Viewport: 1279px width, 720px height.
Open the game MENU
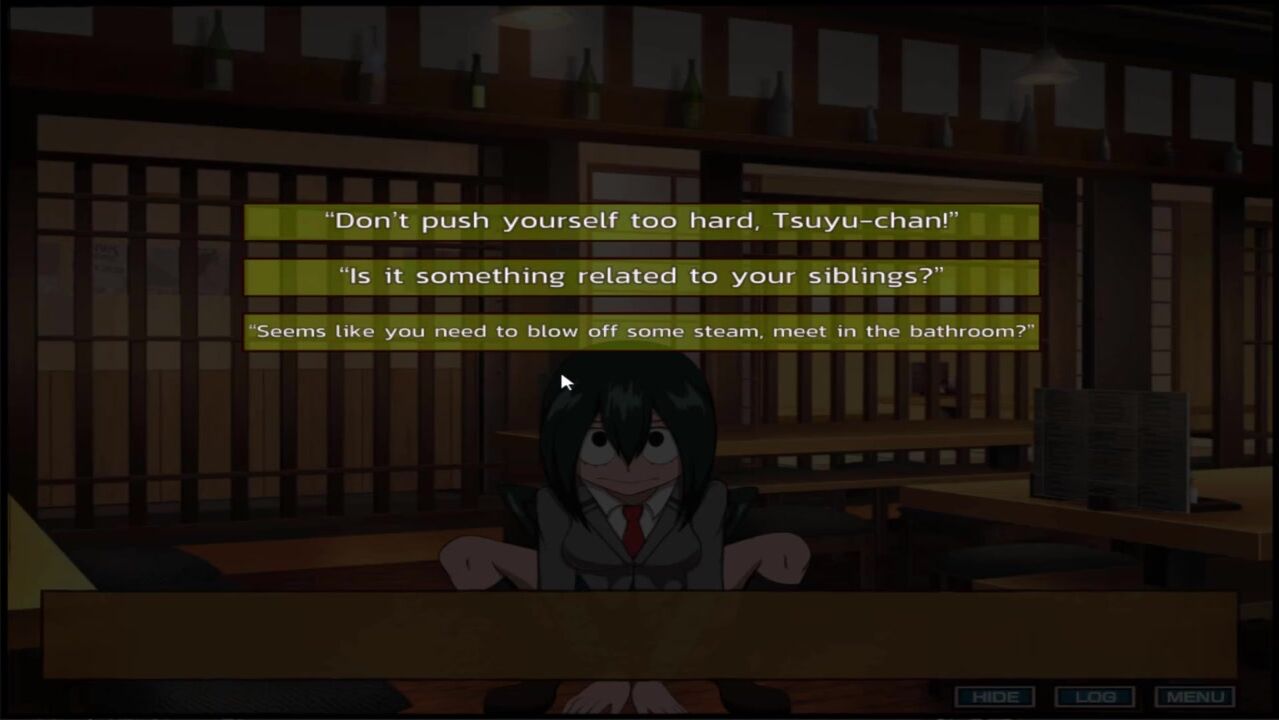(x=1194, y=697)
